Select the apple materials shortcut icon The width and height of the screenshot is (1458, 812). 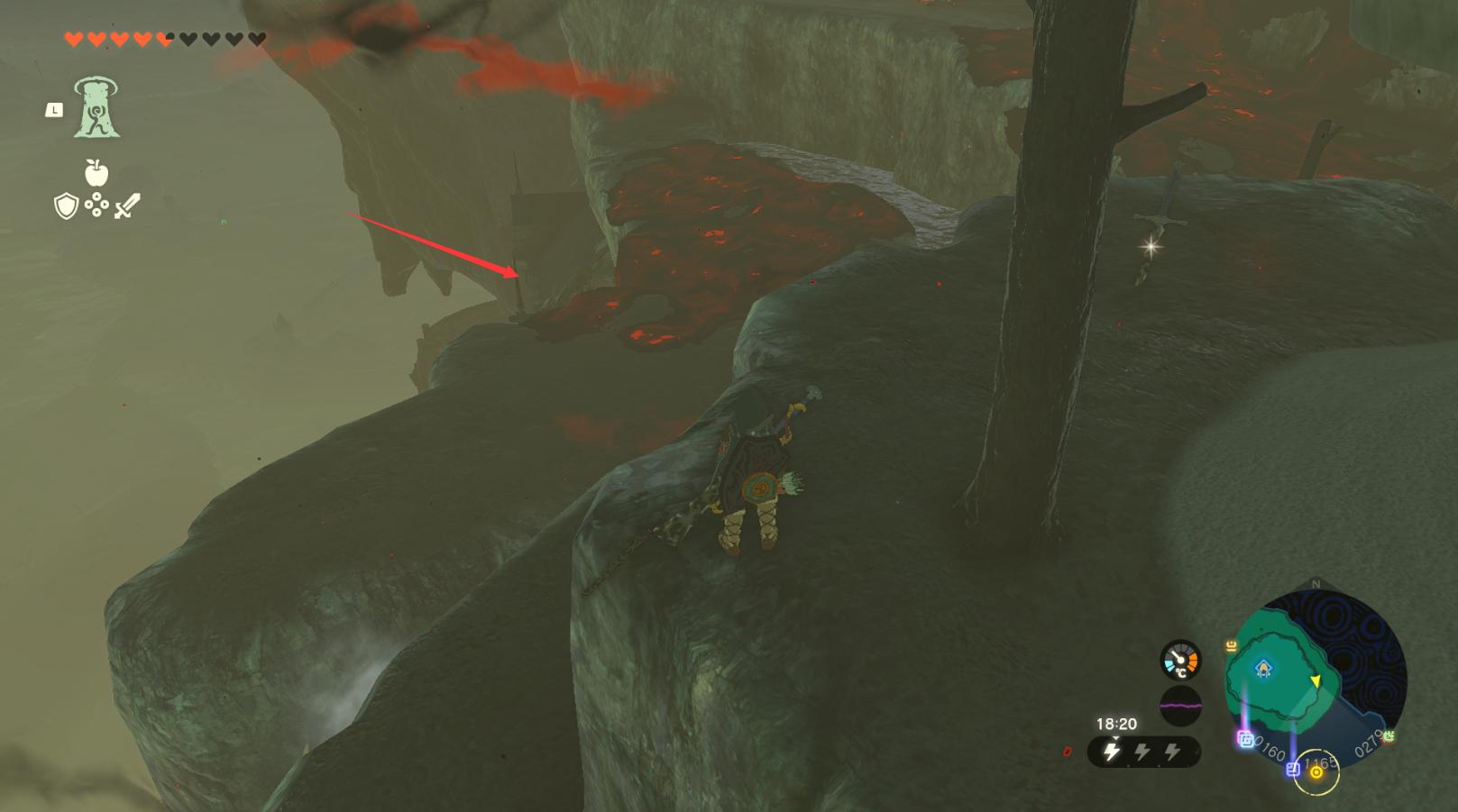click(x=96, y=172)
